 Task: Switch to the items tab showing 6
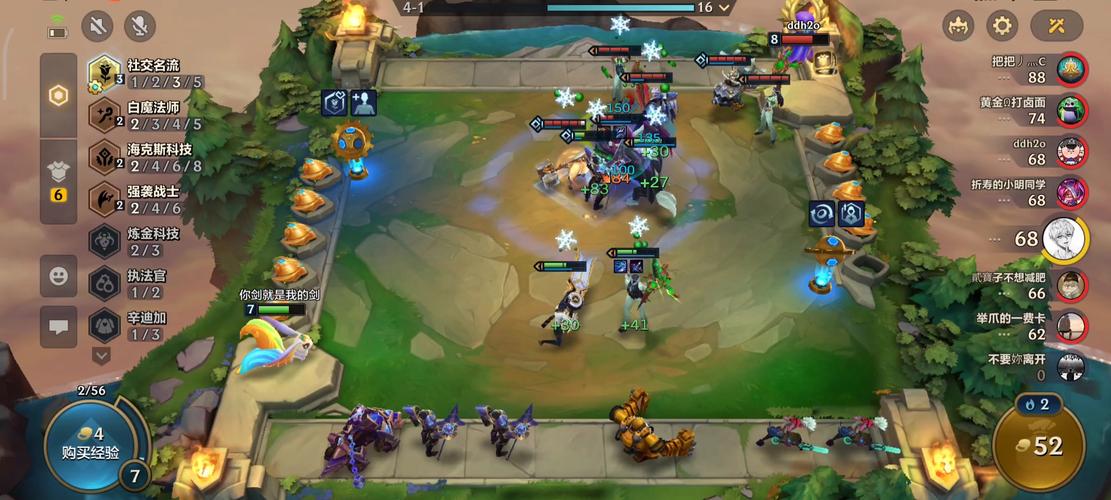[x=59, y=179]
